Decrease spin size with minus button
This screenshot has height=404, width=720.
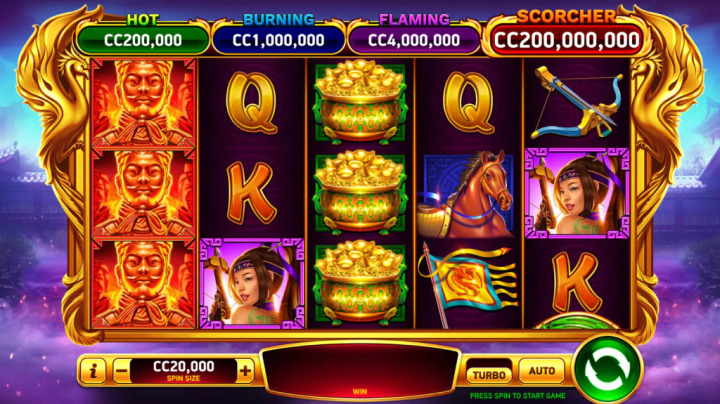(x=120, y=371)
